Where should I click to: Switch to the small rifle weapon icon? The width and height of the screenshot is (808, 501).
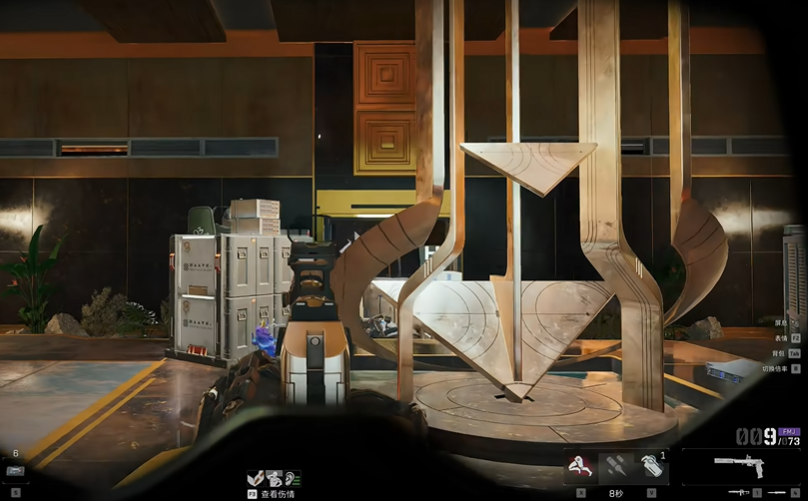pyautogui.click(x=739, y=493)
